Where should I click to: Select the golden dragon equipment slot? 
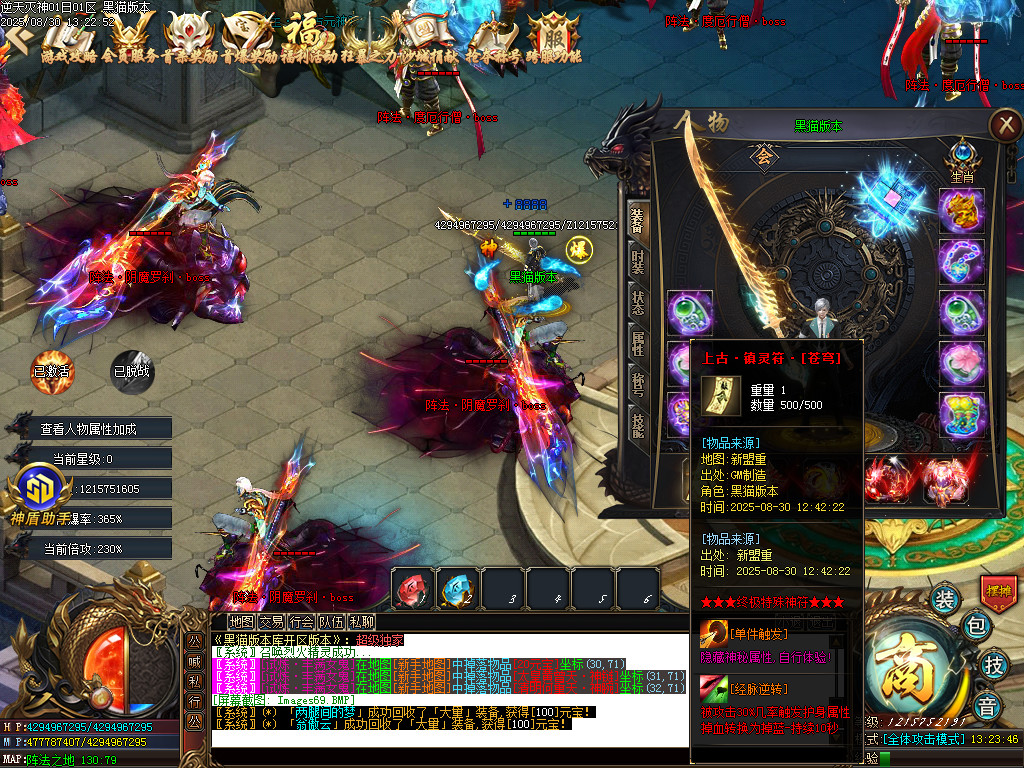pos(962,211)
